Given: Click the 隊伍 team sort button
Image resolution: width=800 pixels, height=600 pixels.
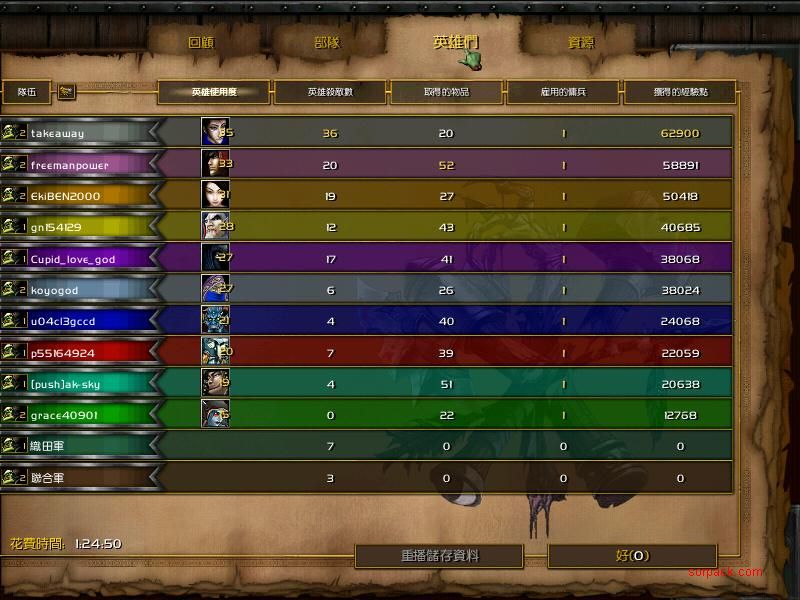Looking at the screenshot, I should [x=27, y=92].
